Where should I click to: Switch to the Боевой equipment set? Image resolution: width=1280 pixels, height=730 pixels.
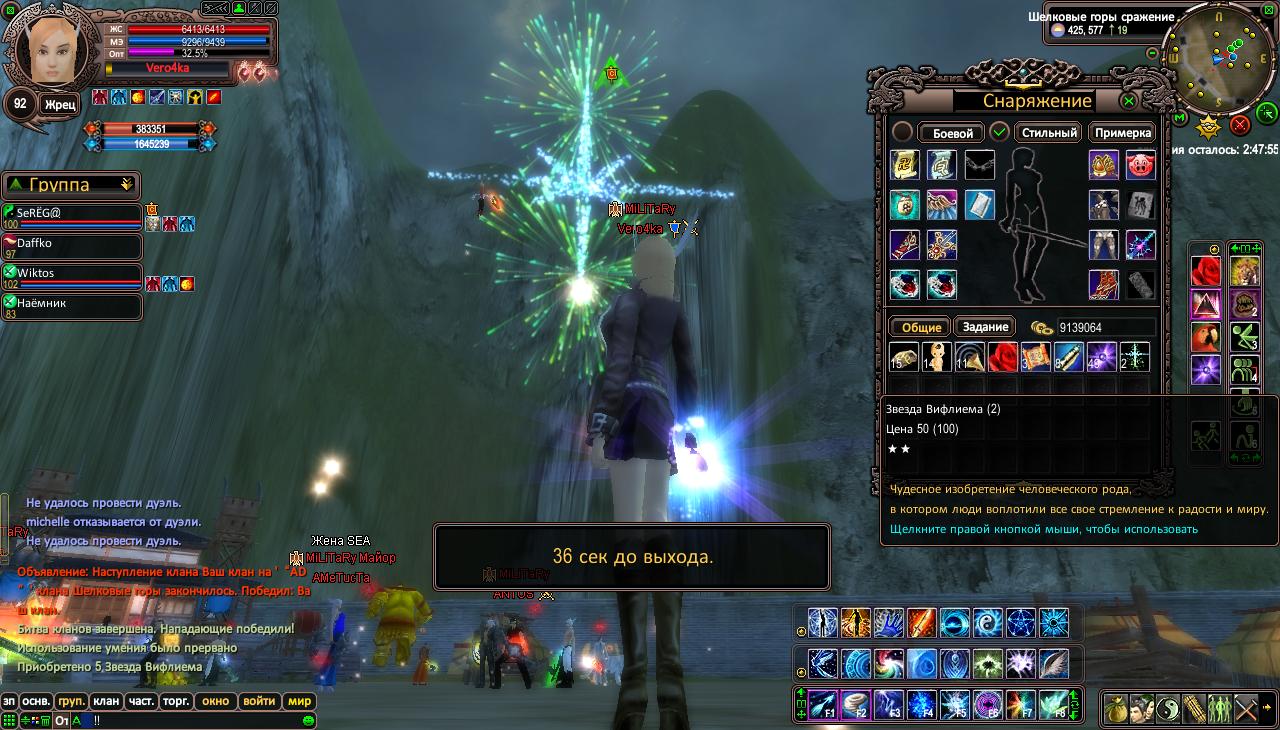tap(952, 133)
